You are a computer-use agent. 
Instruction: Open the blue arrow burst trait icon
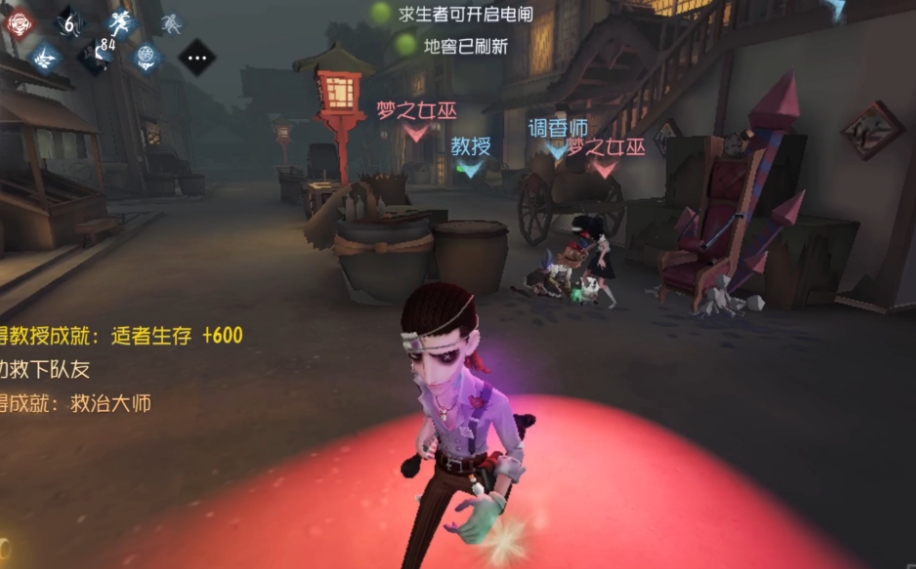click(45, 57)
